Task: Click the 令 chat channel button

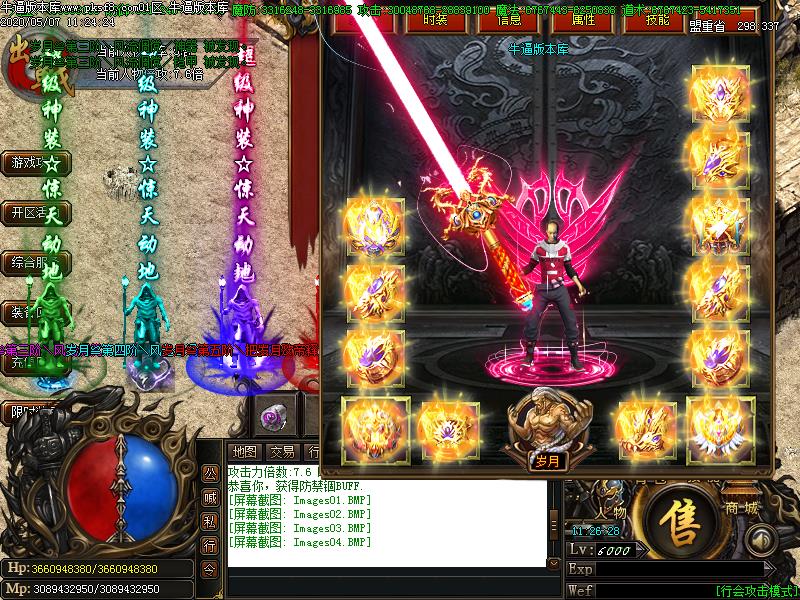Action: click(x=210, y=569)
